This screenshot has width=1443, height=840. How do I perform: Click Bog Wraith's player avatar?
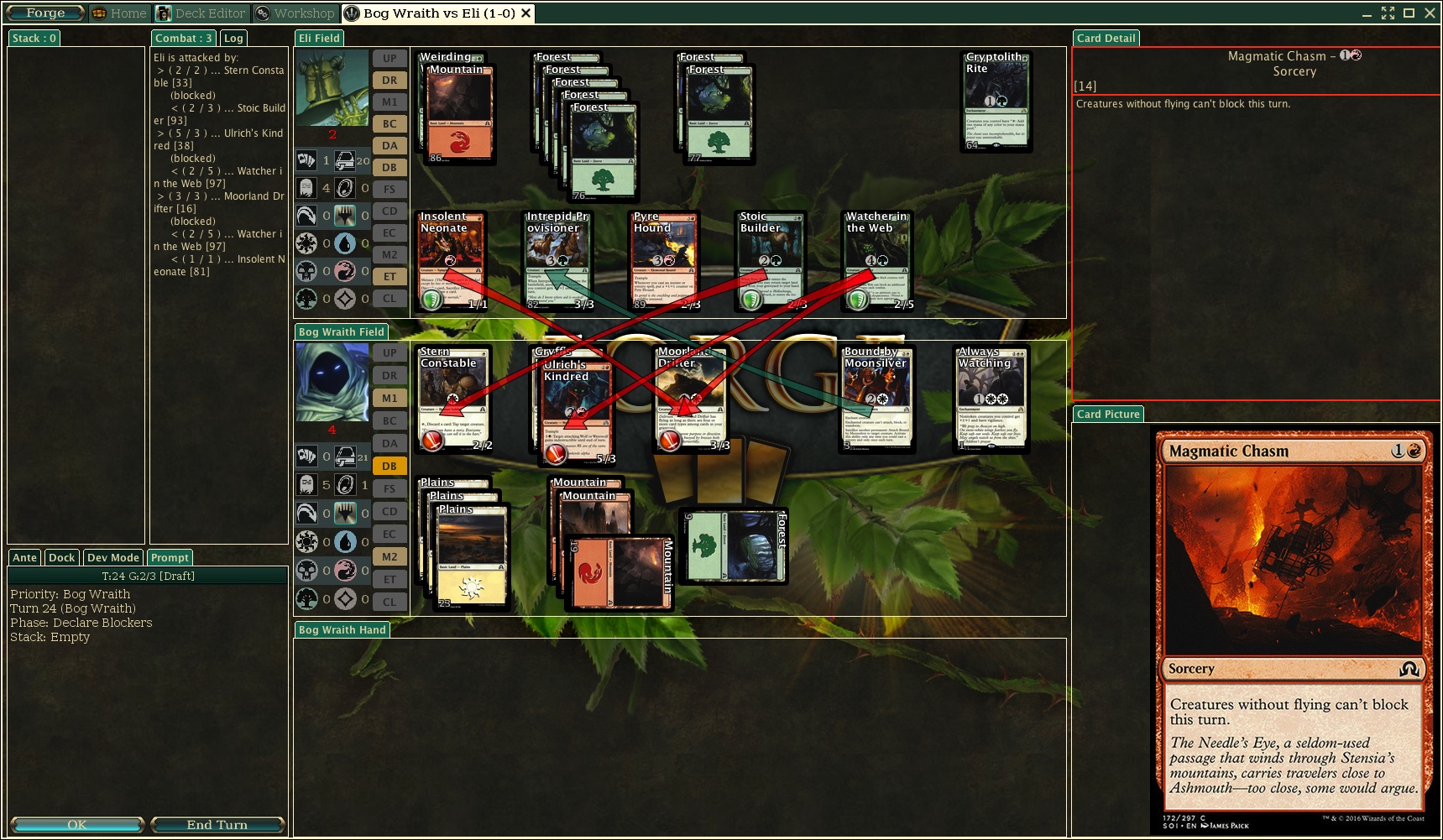pyautogui.click(x=332, y=382)
